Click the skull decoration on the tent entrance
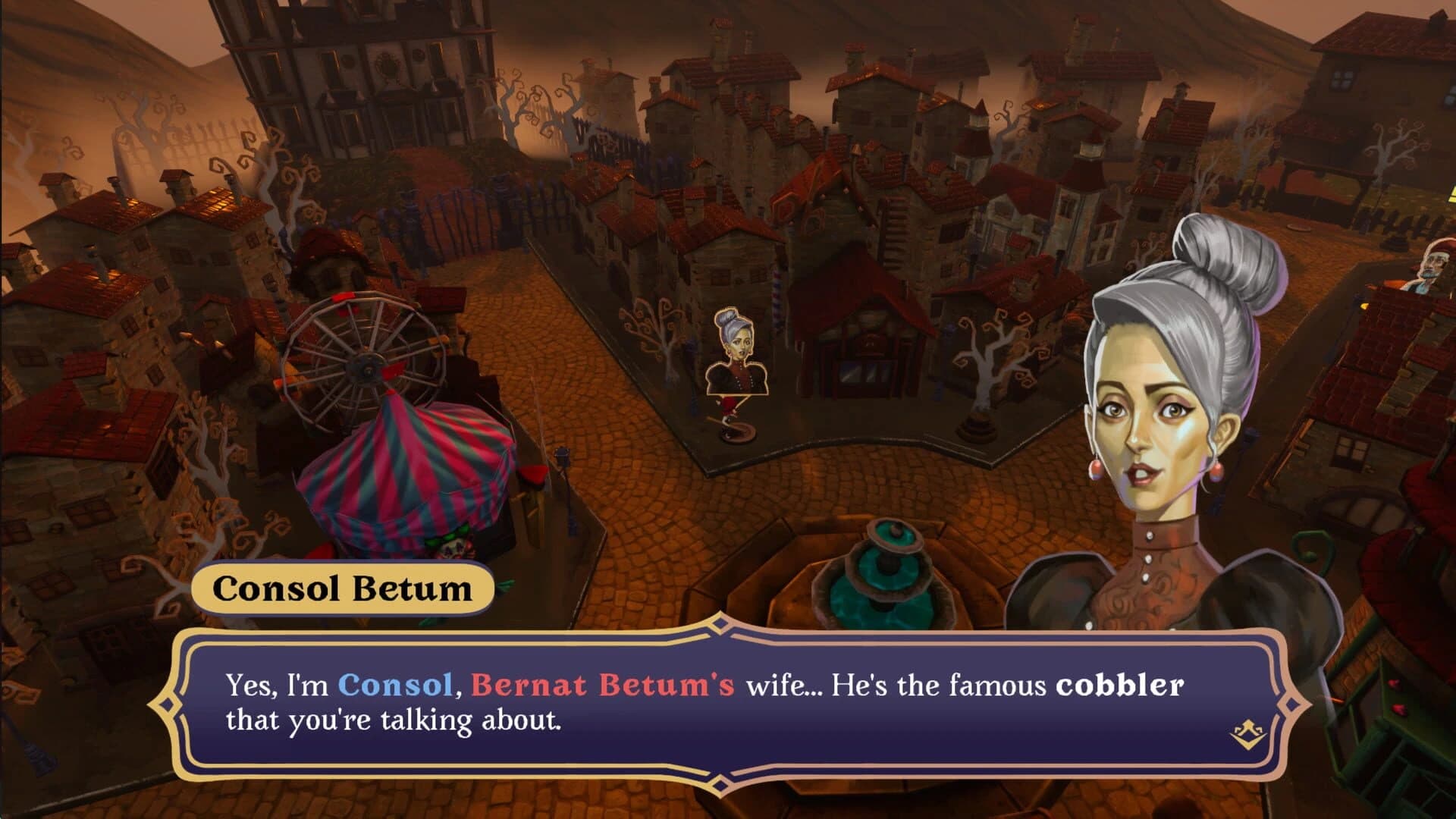Screen dimensions: 1456x819 pyautogui.click(x=452, y=546)
